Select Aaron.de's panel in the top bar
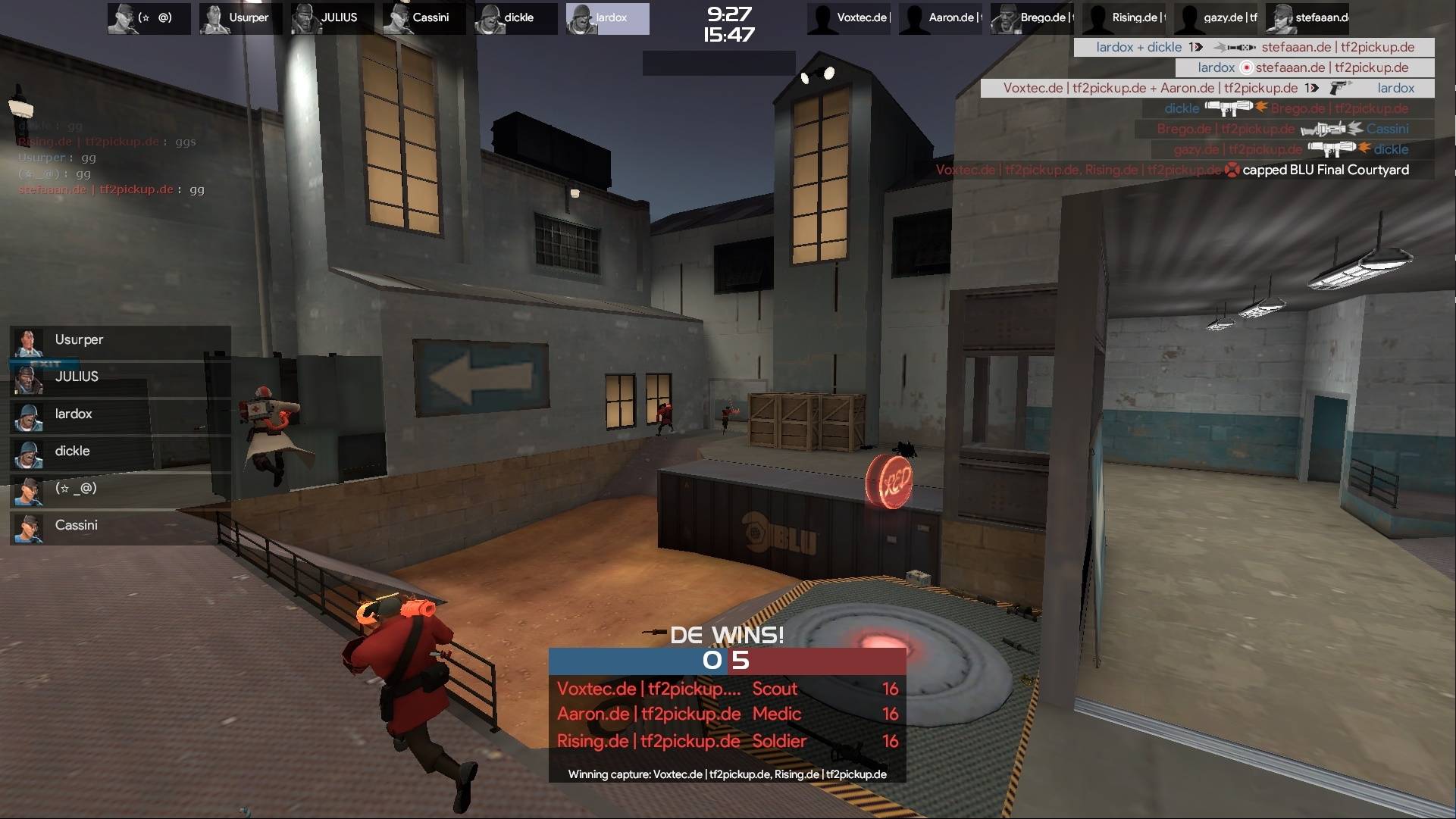Screen dimensions: 1456x819 click(x=941, y=18)
